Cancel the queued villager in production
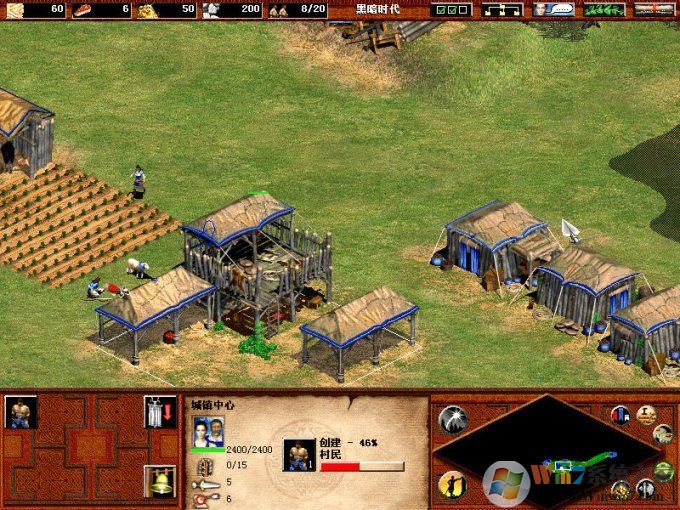The width and height of the screenshot is (680, 510). [x=299, y=455]
